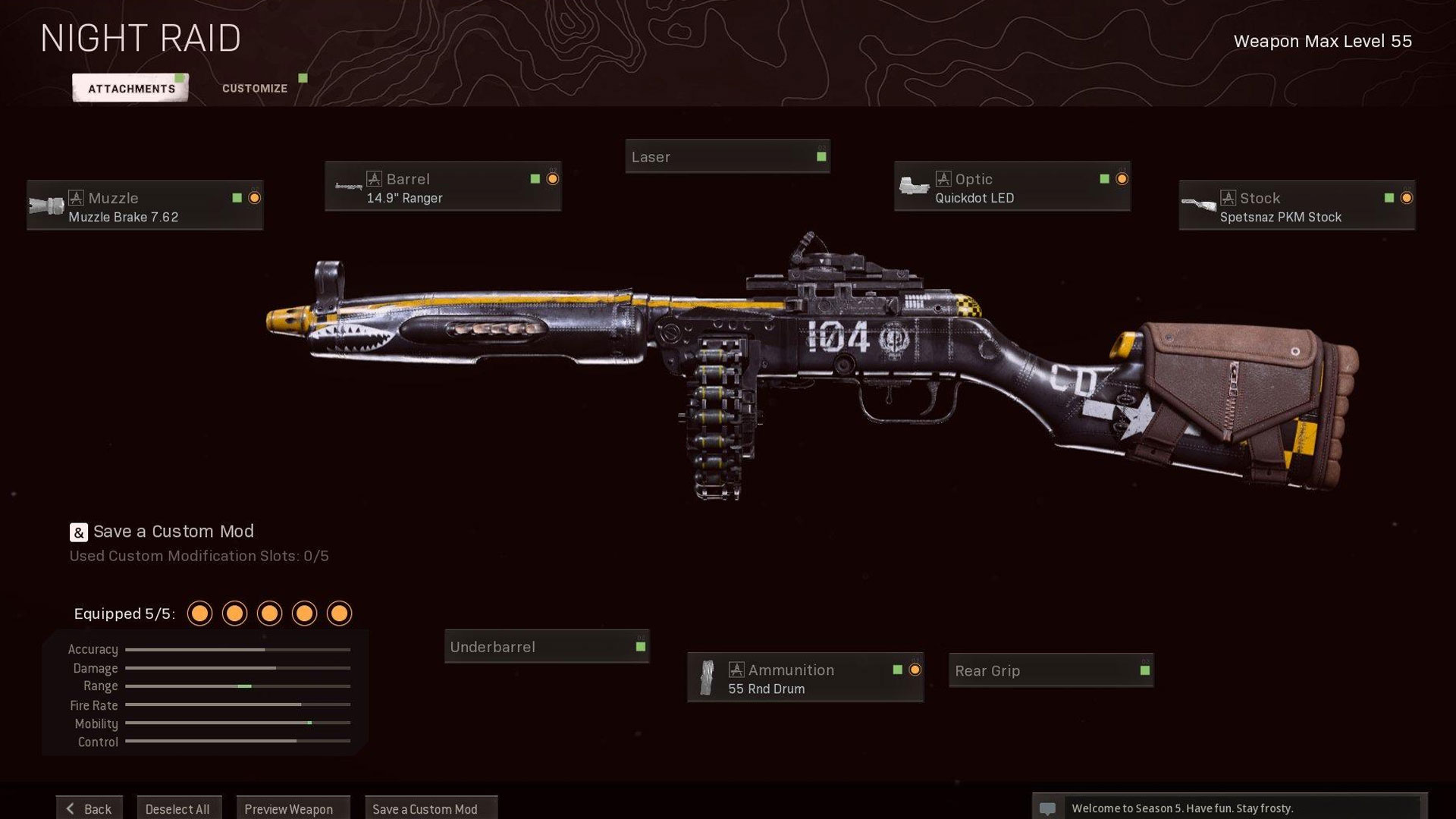
Task: Open the Barrel 14.9" Ranger slot
Action: (443, 187)
